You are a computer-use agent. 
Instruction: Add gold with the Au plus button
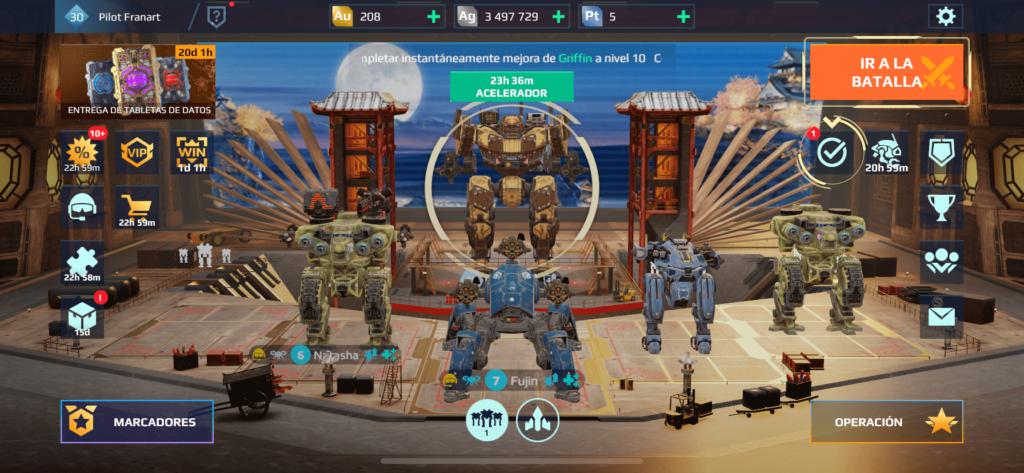pos(432,17)
